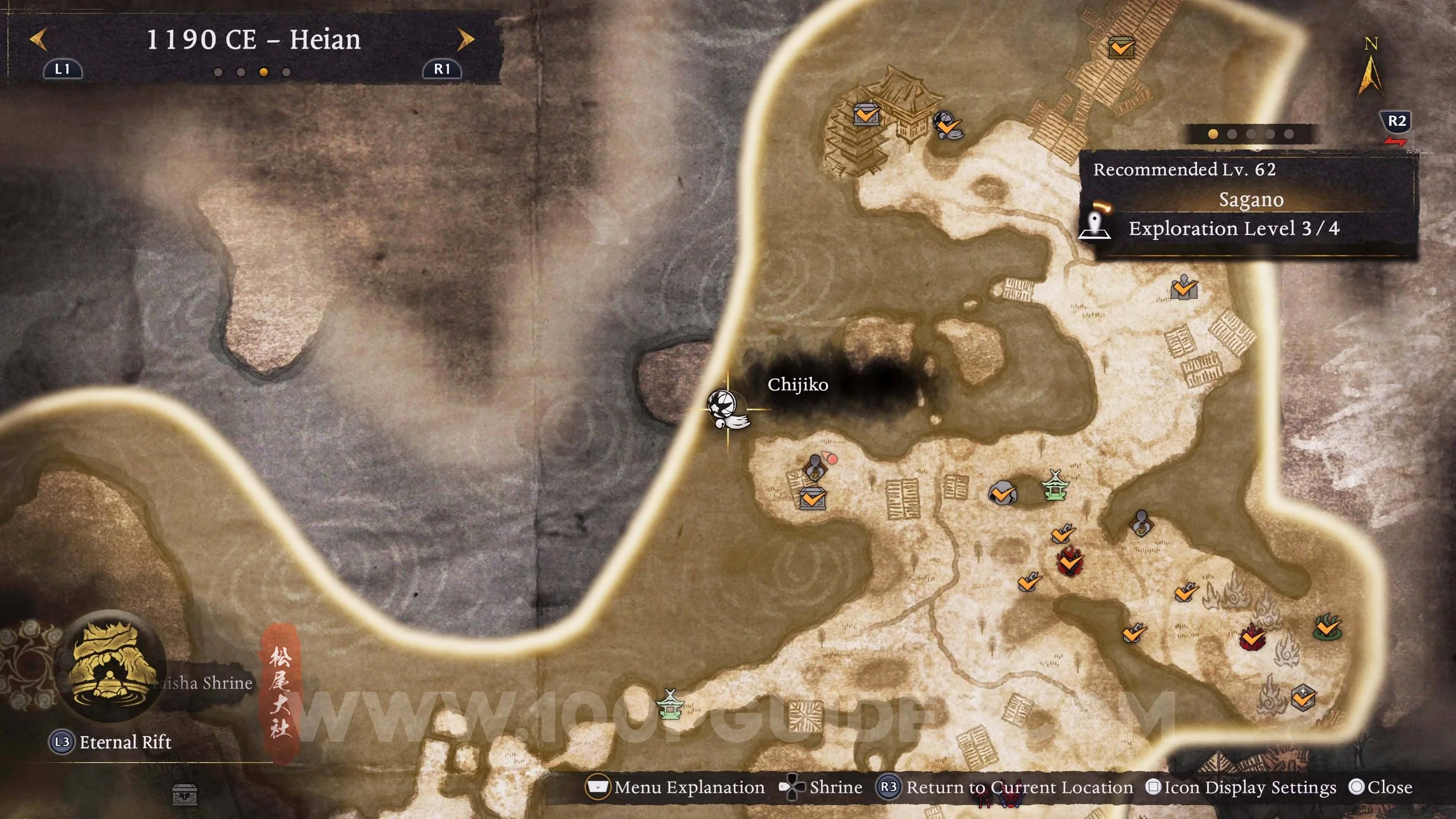Click the Taisha Shrine location label
Viewport: 1456px width, 819px height.
tap(204, 683)
